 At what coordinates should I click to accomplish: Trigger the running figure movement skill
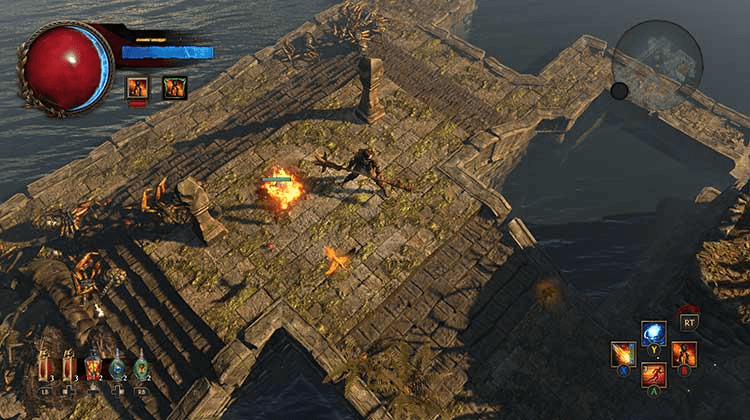[654, 375]
